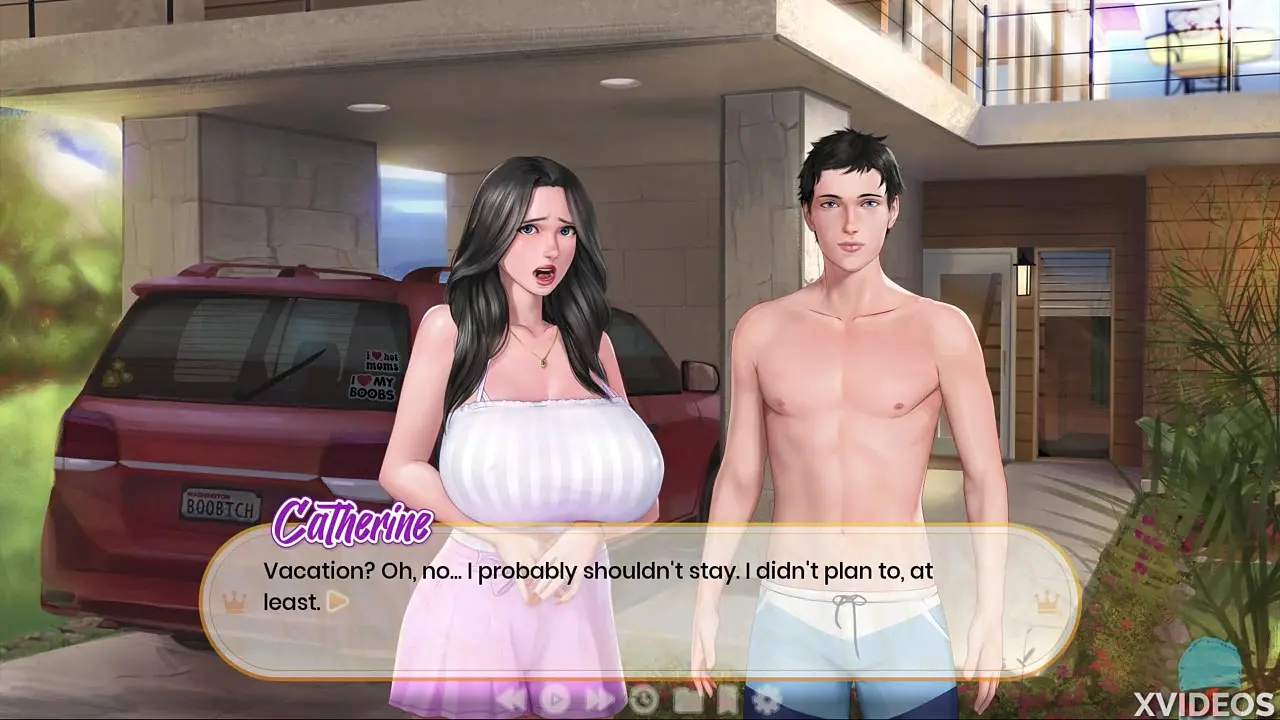Viewport: 1280px width, 720px height.
Task: Open settings with the gear icon
Action: coord(768,699)
